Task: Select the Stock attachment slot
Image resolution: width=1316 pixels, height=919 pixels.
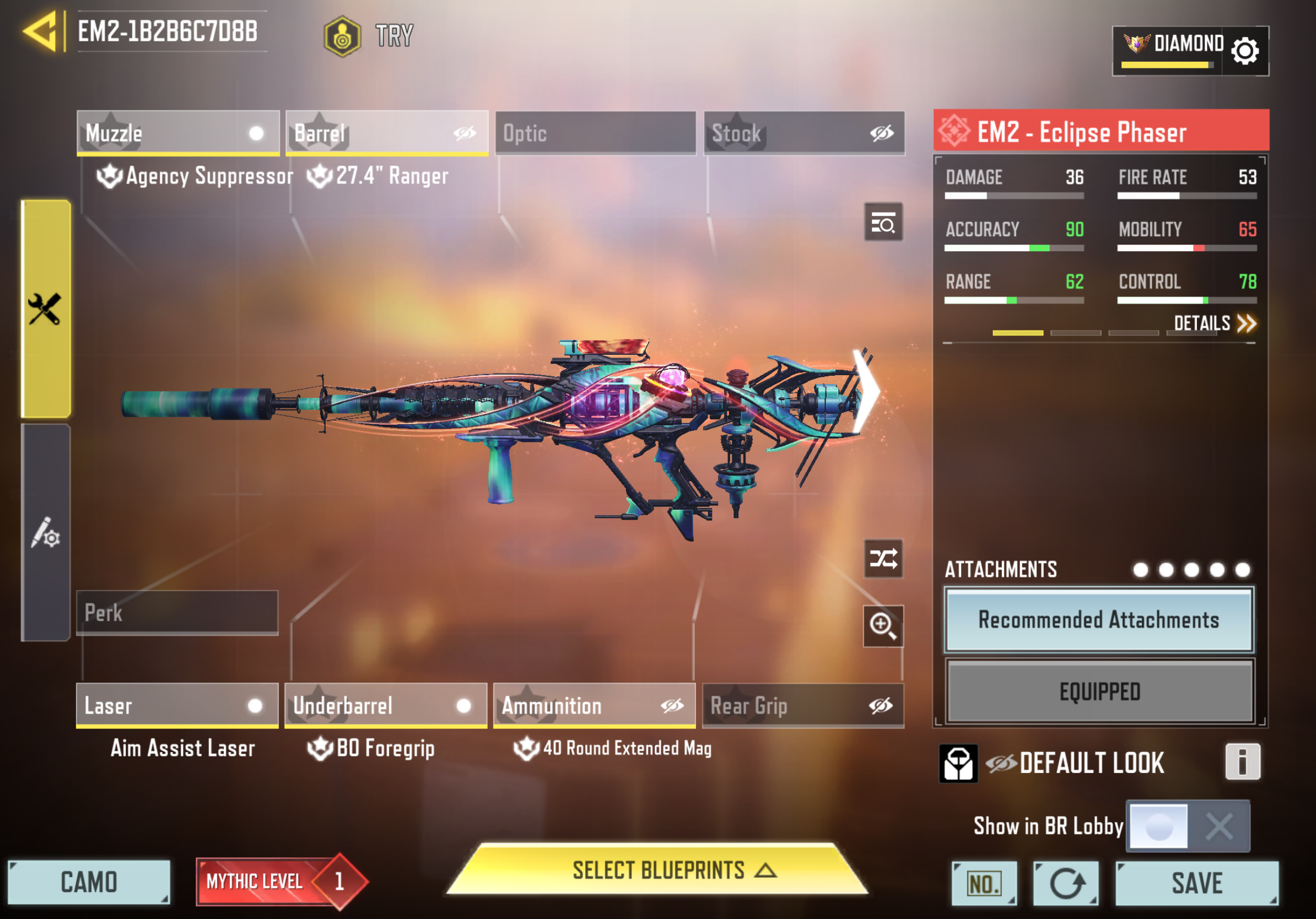Action: 804,133
